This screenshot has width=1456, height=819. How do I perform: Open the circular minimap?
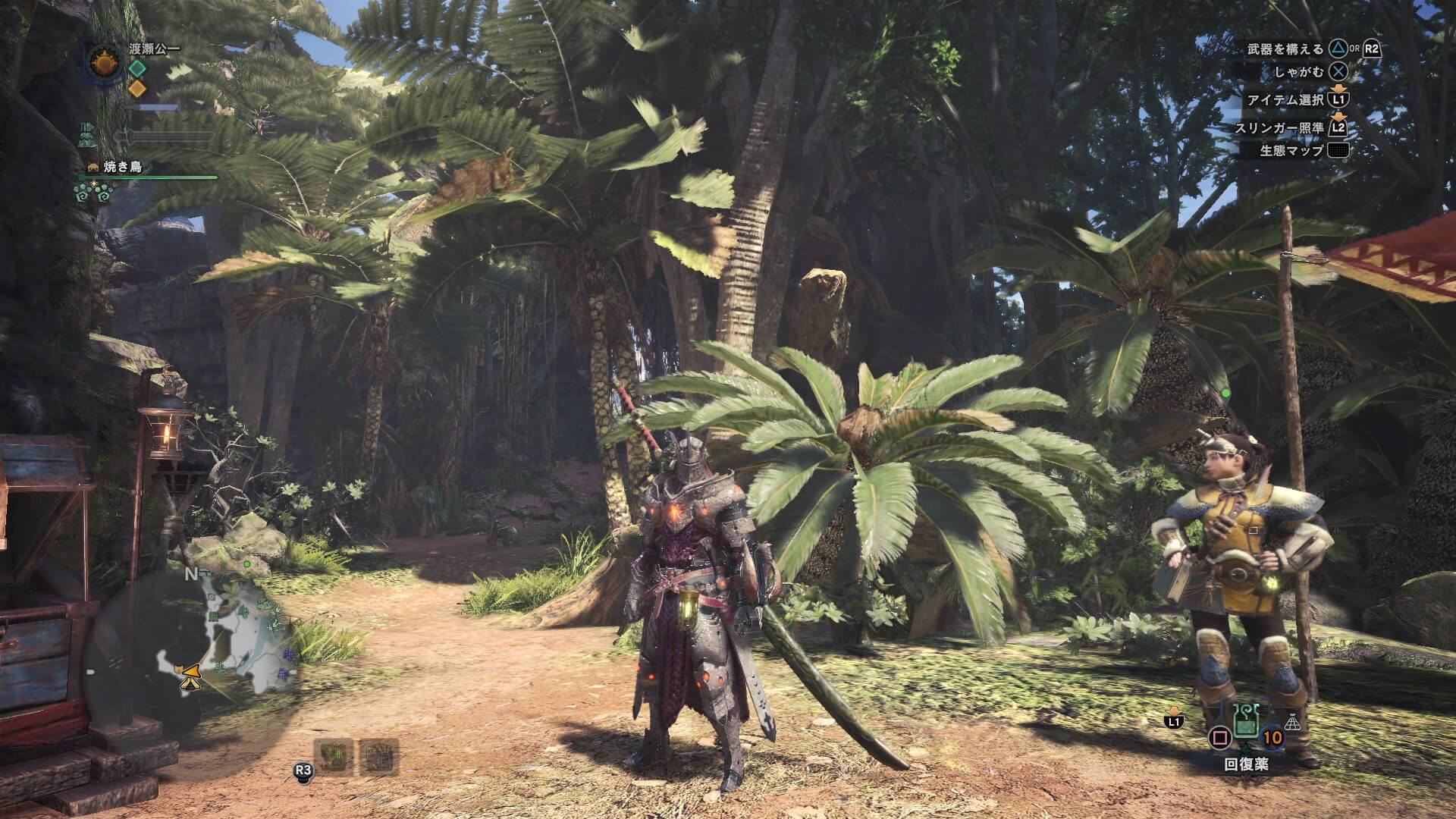(x=188, y=654)
